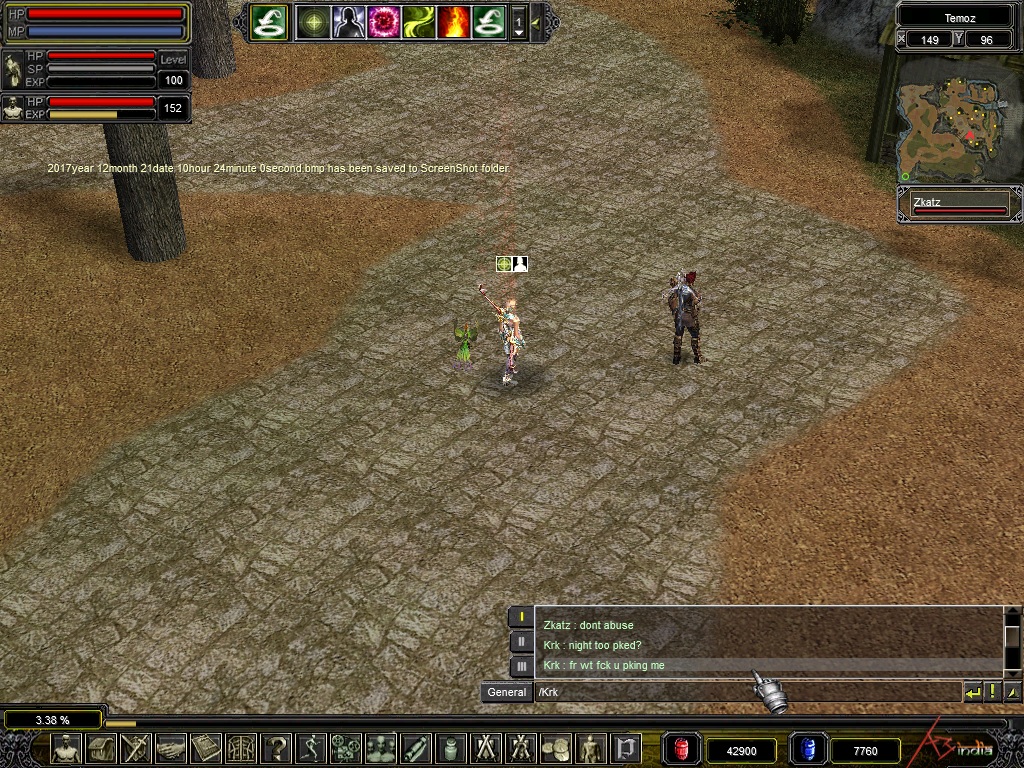This screenshot has width=1024, height=768.
Task: Send the chat message with enter button
Action: 972,692
